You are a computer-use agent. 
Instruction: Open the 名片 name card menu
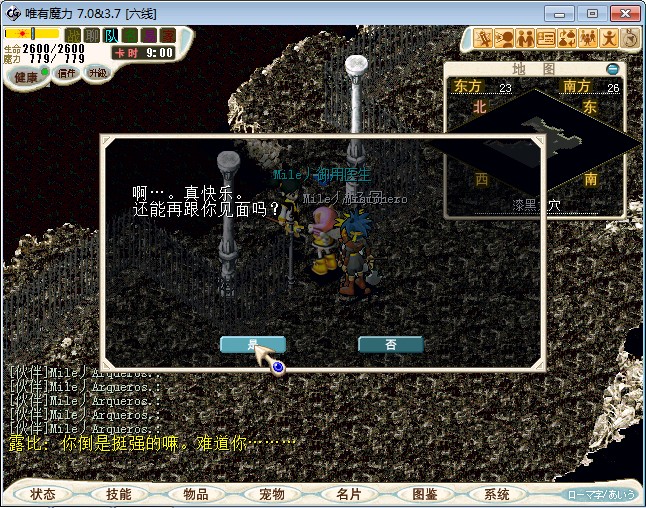[x=347, y=494]
